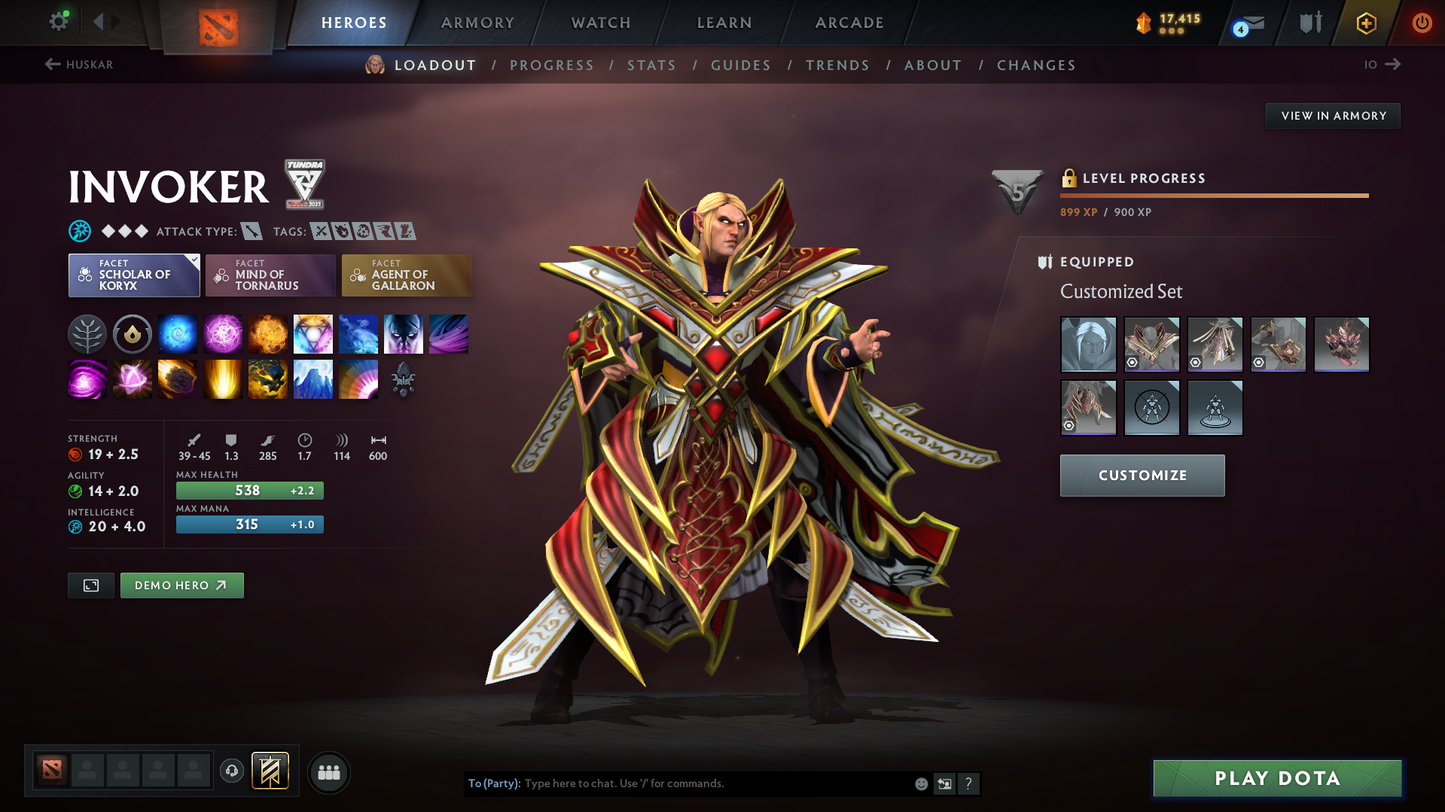Click the View in Armory button
1445x812 pixels.
tap(1333, 116)
